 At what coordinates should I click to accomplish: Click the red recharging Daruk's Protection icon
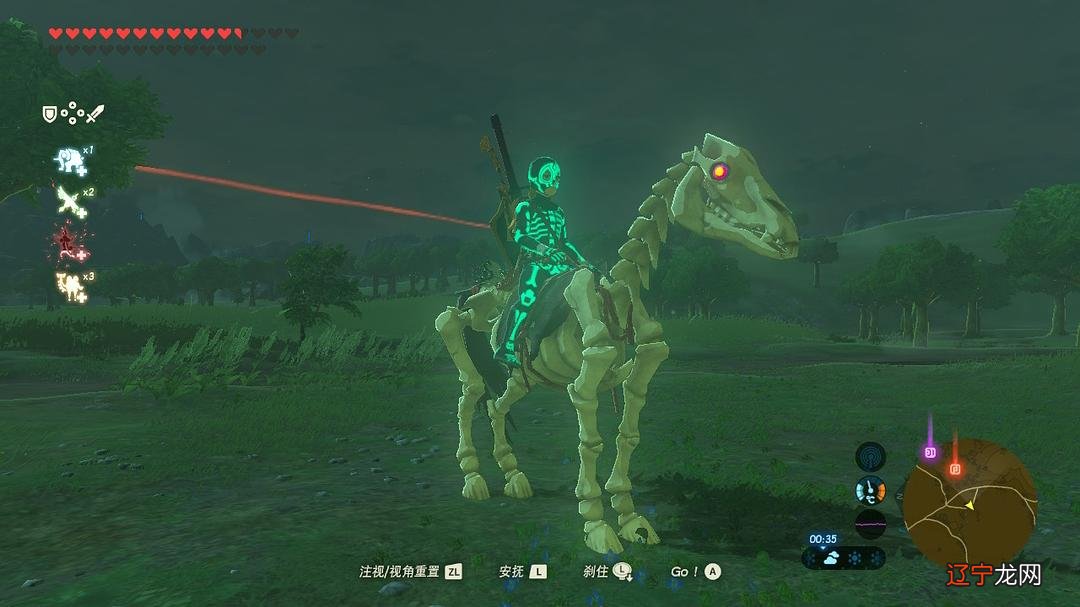(68, 242)
